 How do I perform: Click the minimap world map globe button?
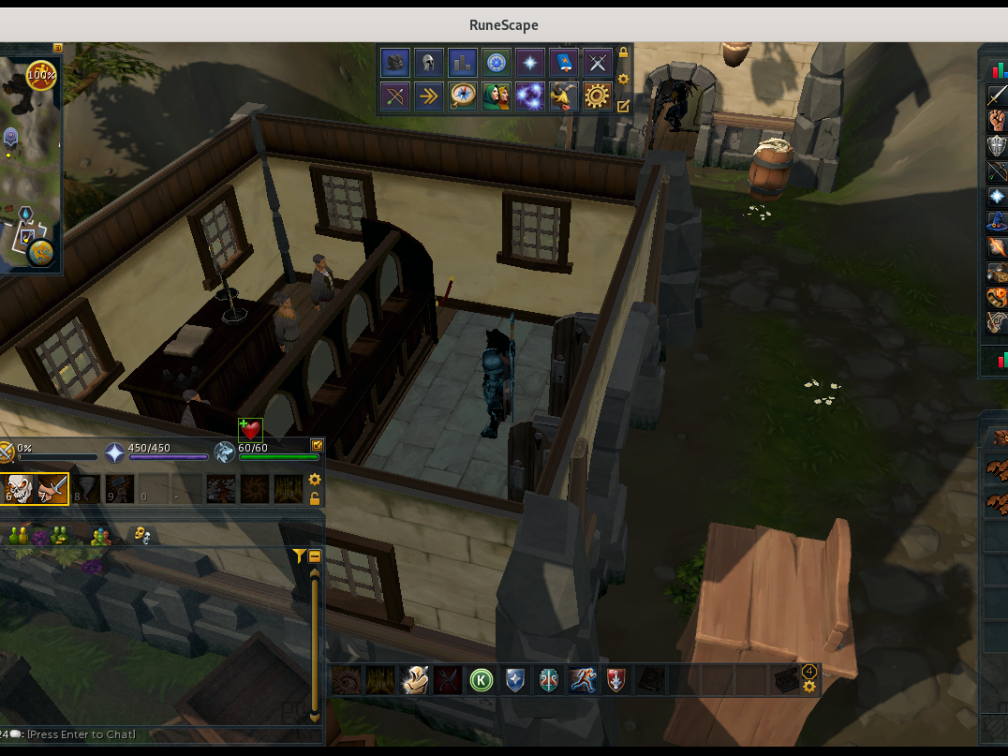click(x=41, y=252)
